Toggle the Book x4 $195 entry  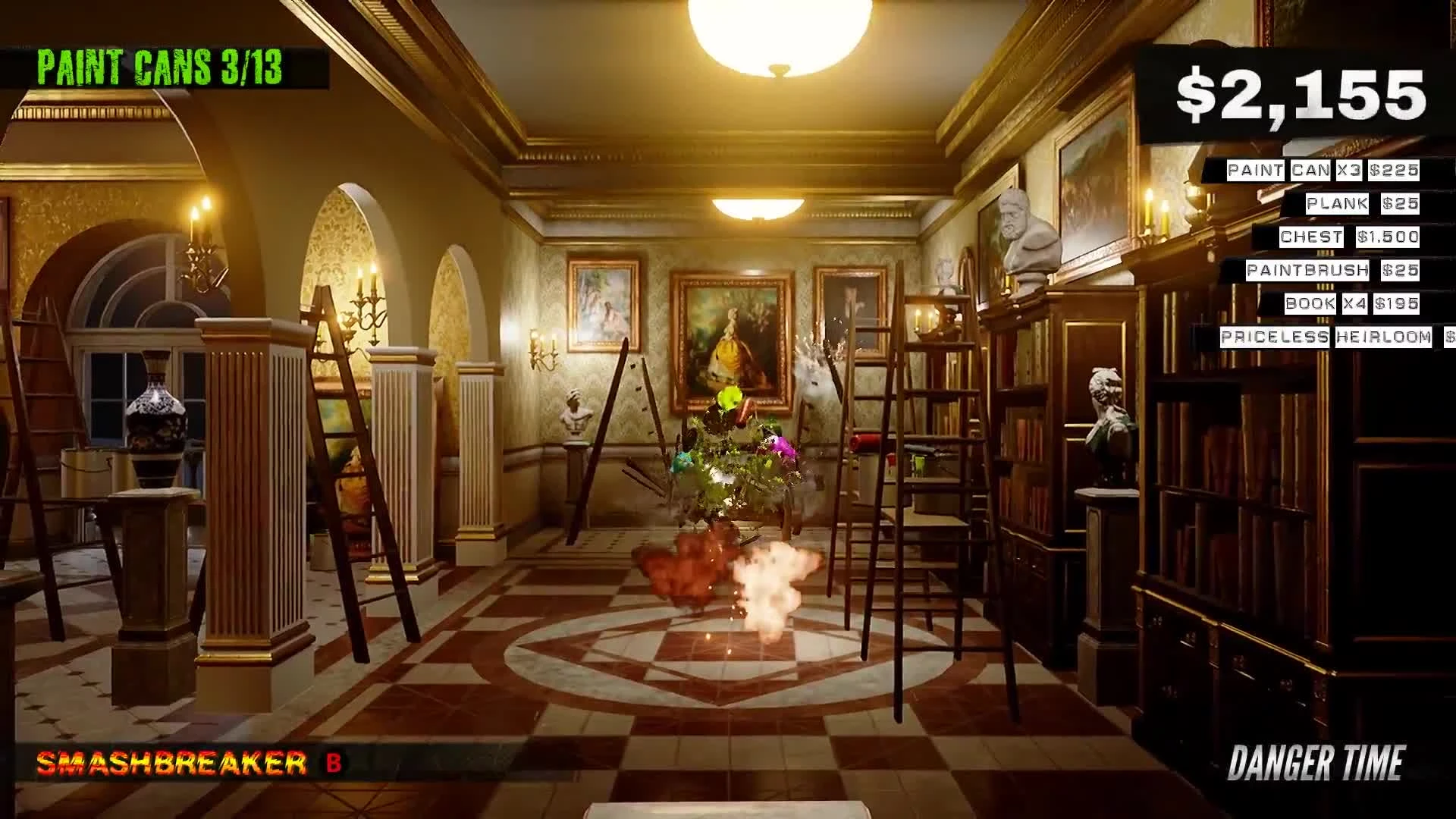(x=1350, y=304)
